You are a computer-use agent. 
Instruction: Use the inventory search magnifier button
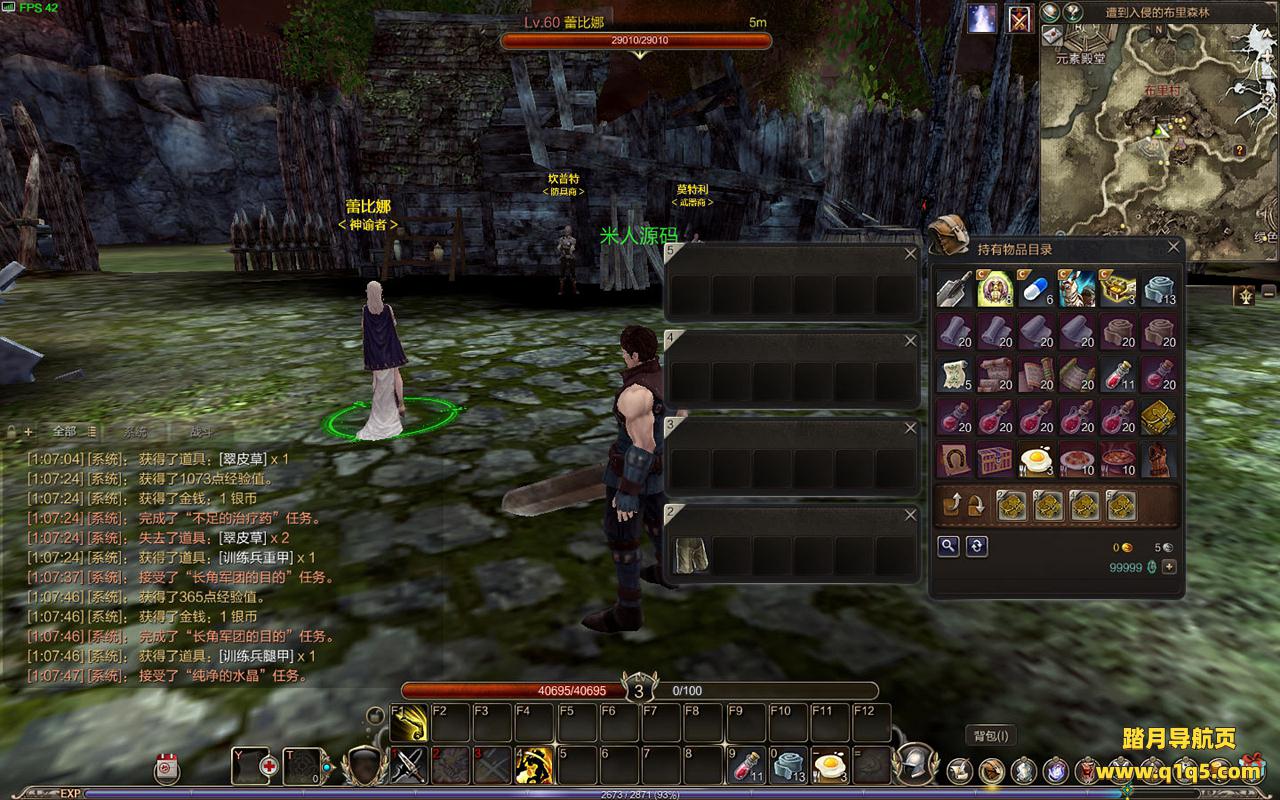(x=948, y=546)
